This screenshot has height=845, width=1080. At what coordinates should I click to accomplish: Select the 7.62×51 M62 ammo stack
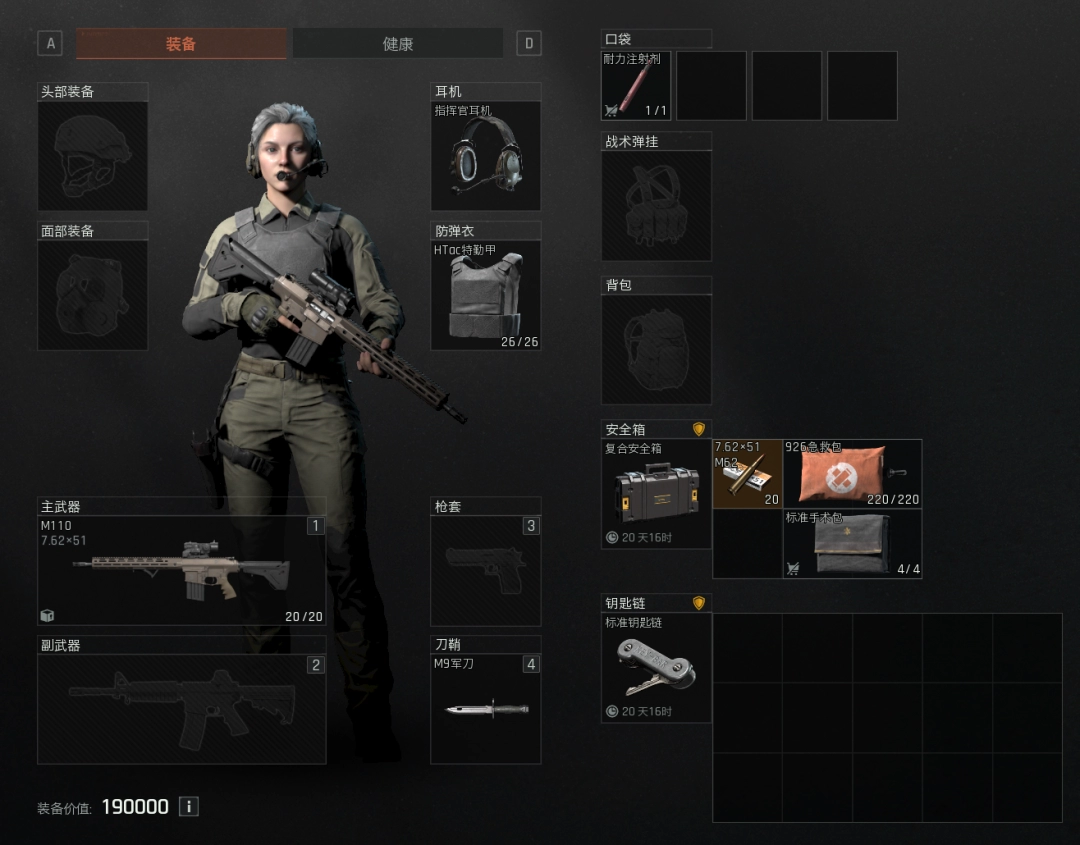[747, 474]
